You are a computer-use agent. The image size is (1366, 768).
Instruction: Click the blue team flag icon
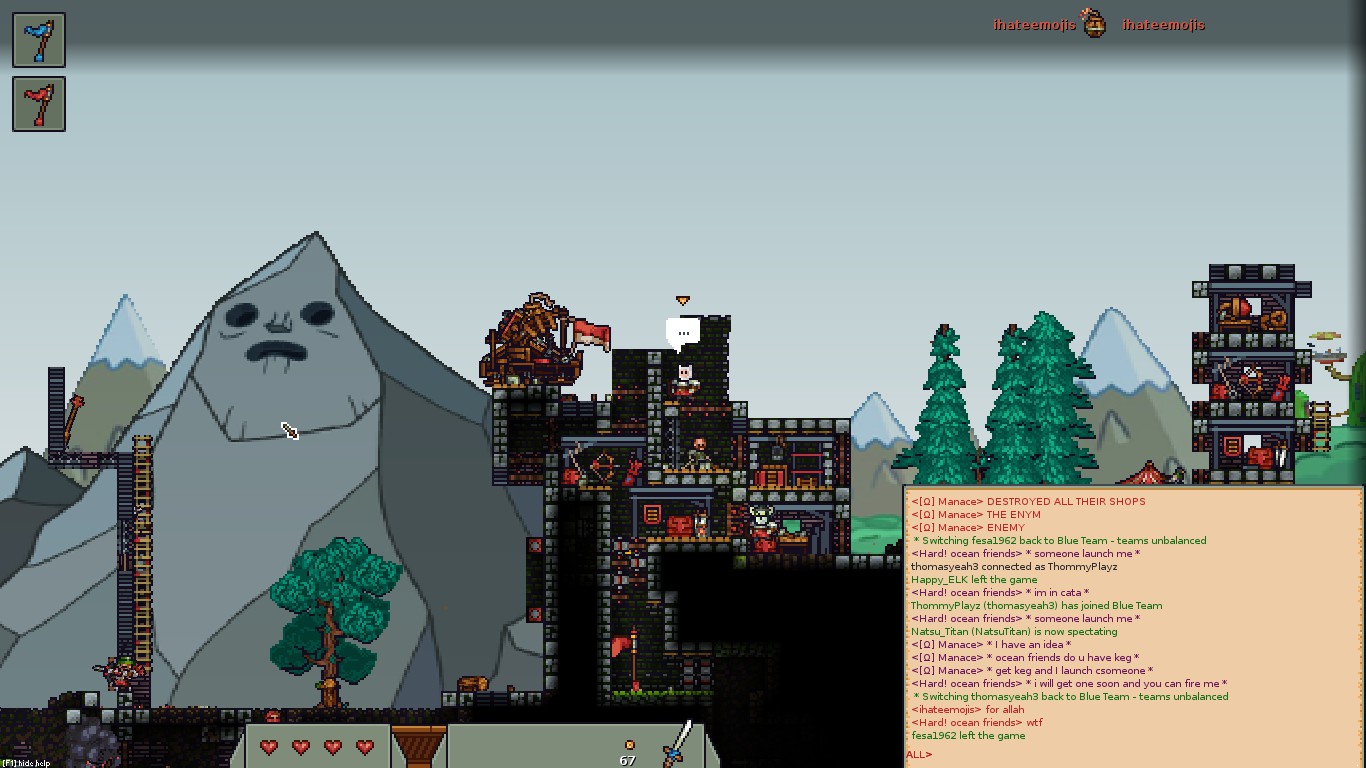click(x=39, y=40)
